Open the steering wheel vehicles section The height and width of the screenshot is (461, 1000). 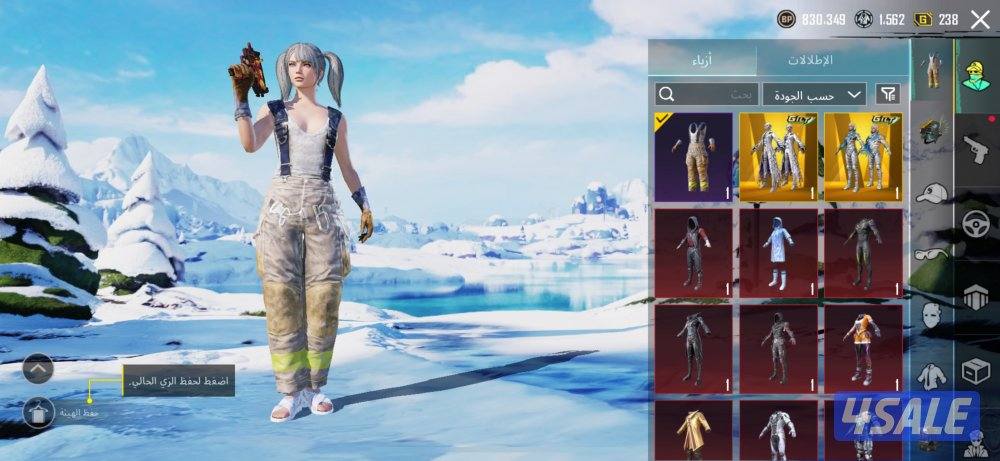pyautogui.click(x=975, y=222)
